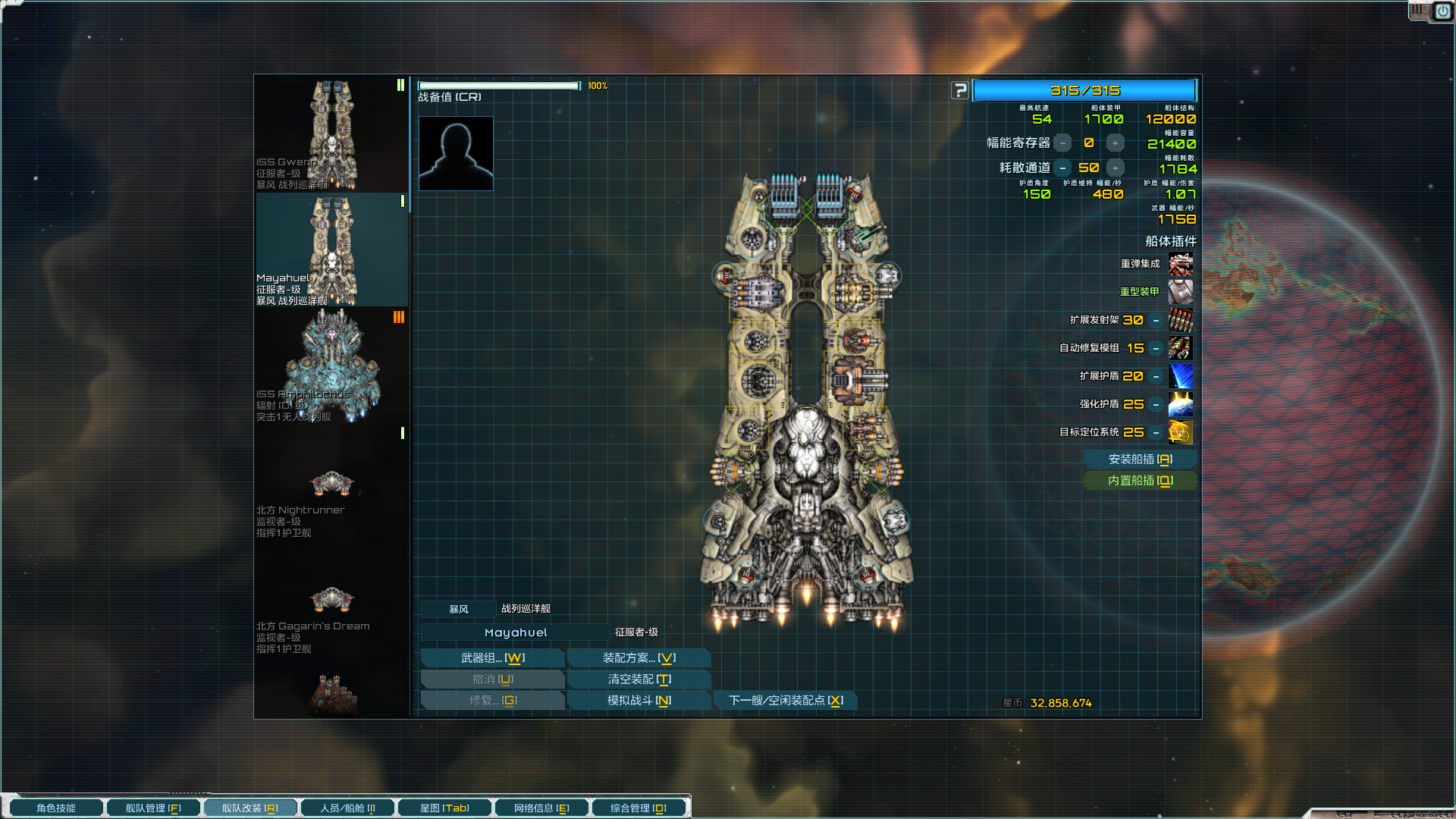This screenshot has width=1456, height=819.
Task: Start a simulated battle
Action: [639, 701]
